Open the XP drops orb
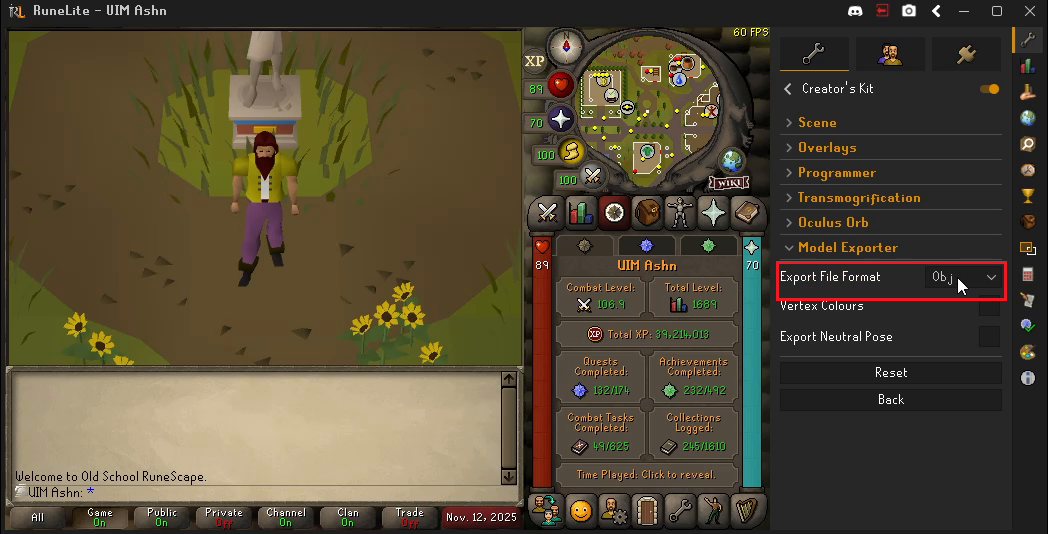Image resolution: width=1048 pixels, height=534 pixels. (535, 61)
